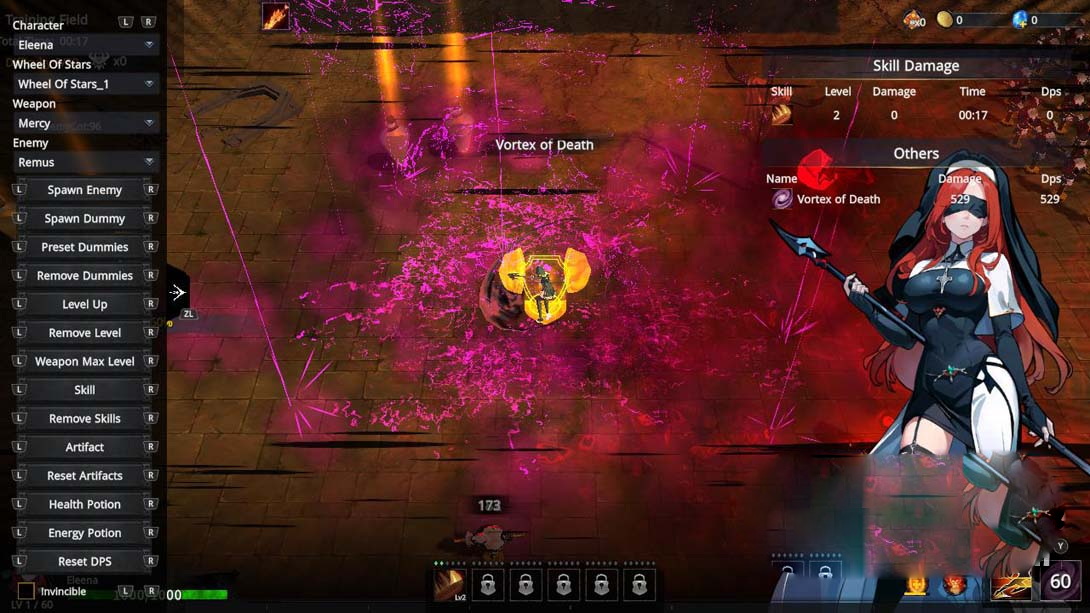
Task: Choose a different enemy from Remus dropdown
Action: (84, 162)
